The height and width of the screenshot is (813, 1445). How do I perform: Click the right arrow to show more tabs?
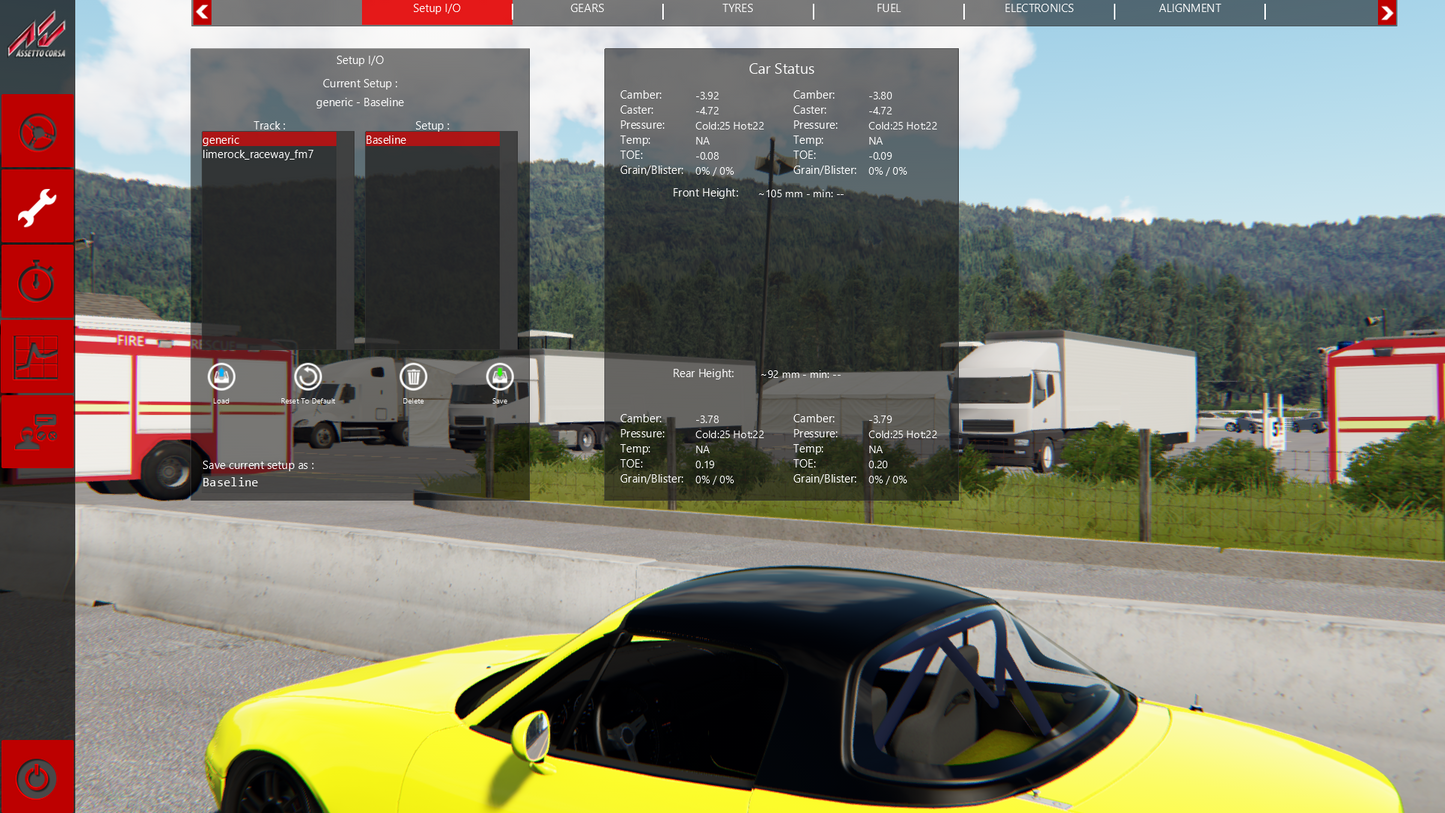[x=1386, y=12]
